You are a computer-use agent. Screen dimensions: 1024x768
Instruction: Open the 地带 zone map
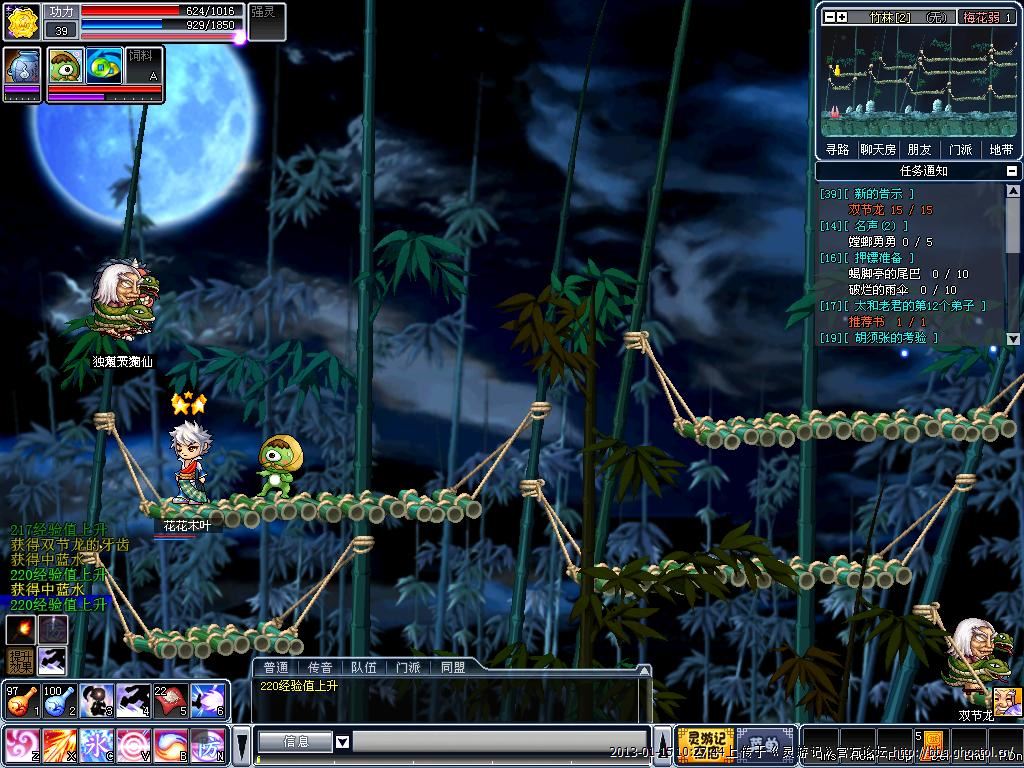(x=1001, y=150)
